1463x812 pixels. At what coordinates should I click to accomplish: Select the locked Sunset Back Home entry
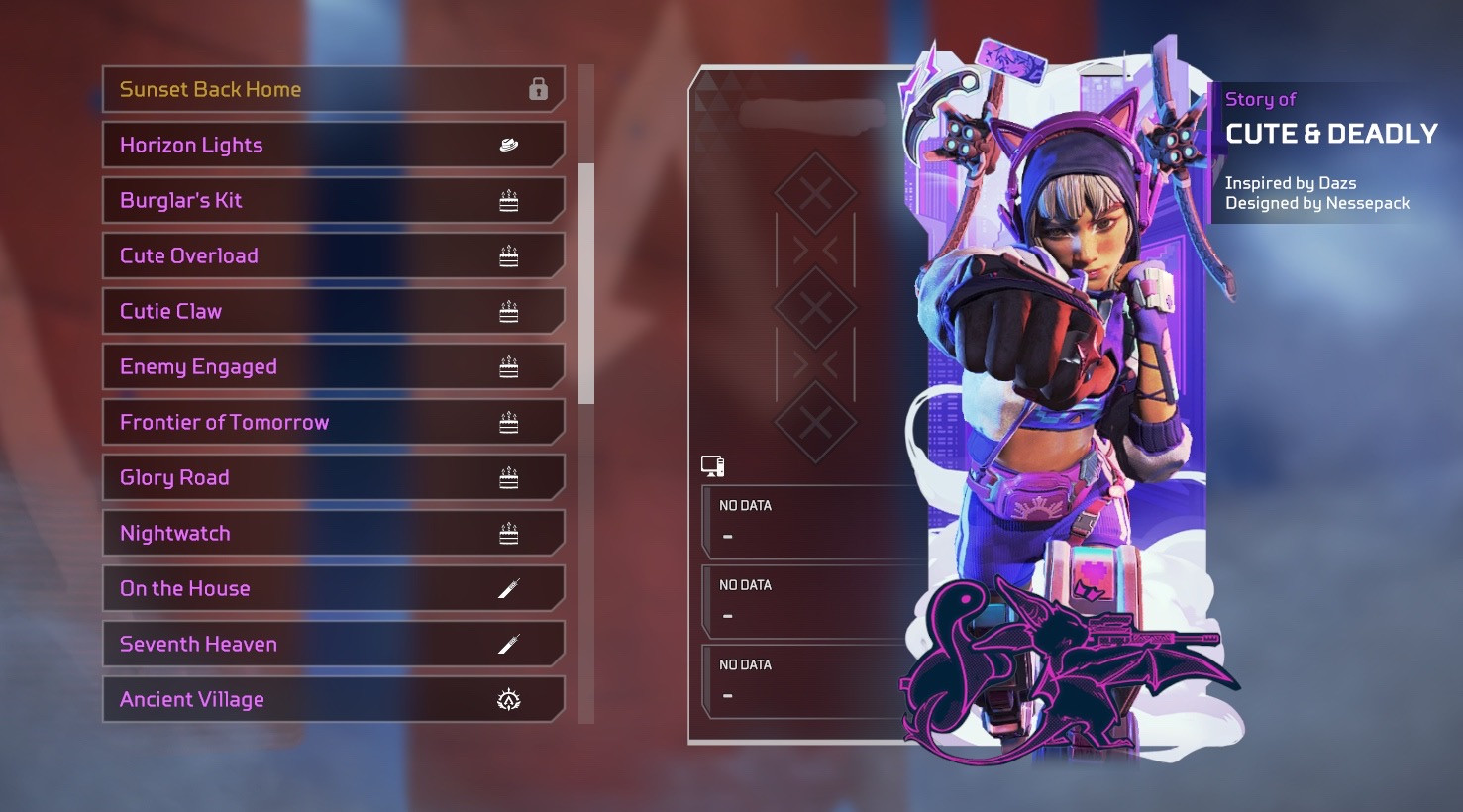click(333, 89)
